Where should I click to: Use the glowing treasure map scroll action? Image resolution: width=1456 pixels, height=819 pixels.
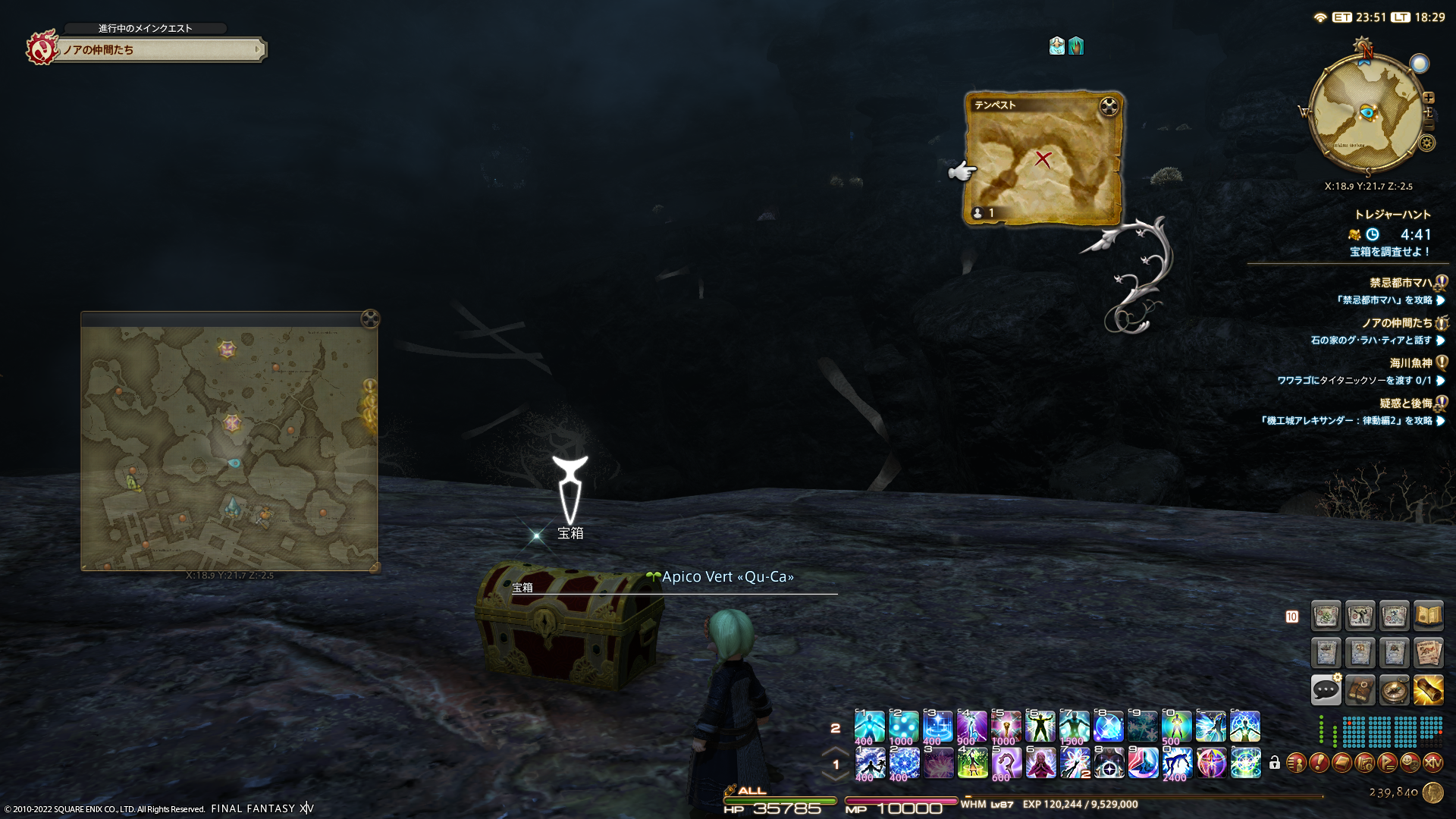(1428, 690)
